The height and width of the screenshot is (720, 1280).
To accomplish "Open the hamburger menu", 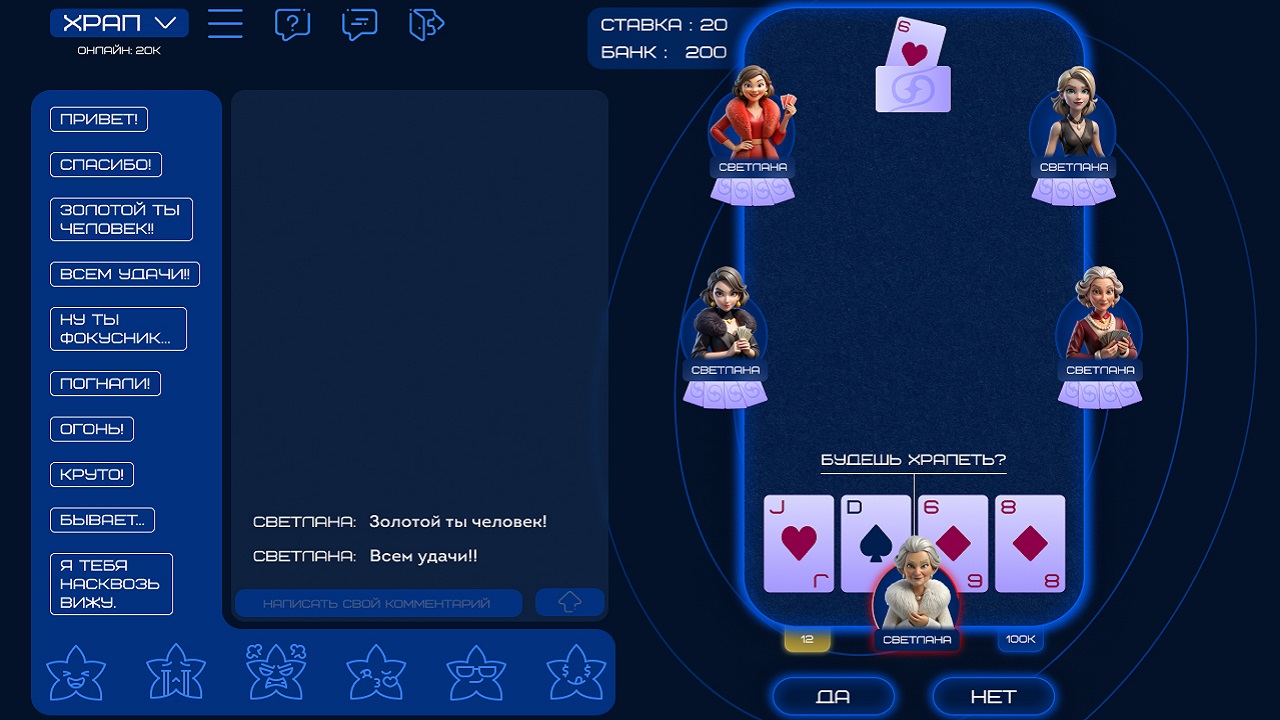I will click(225, 25).
